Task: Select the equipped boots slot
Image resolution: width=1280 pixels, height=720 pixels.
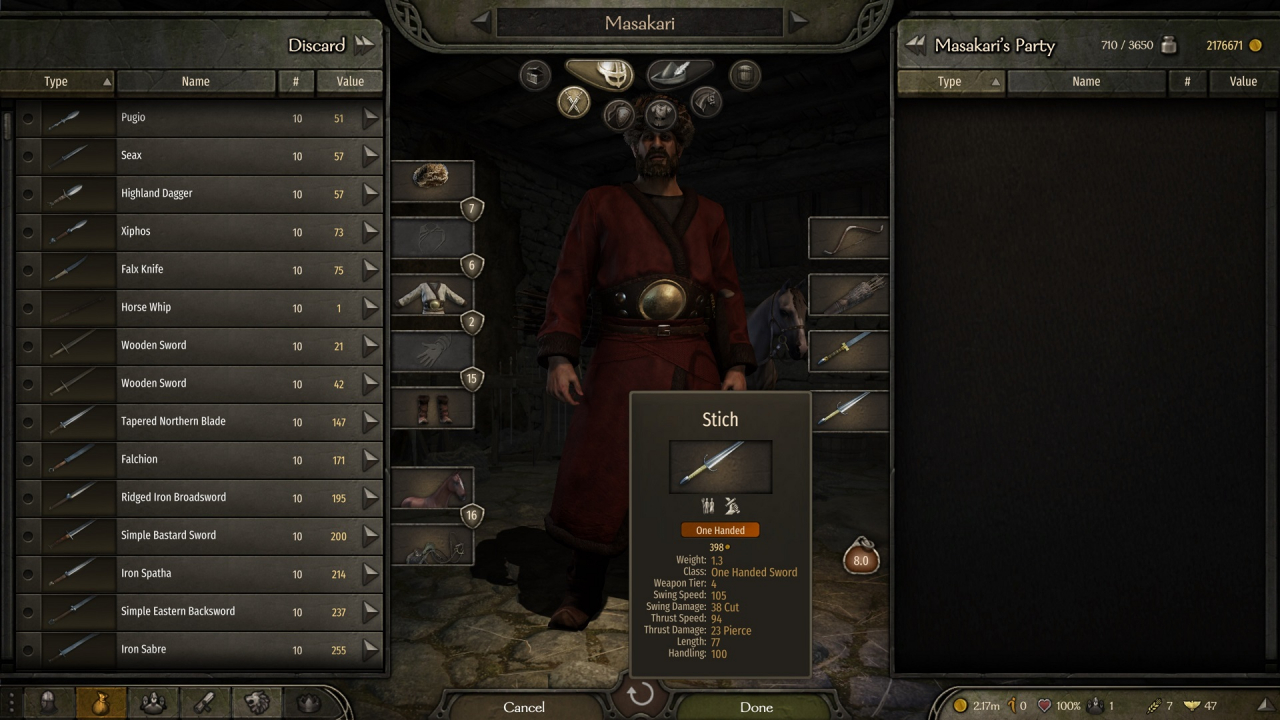Action: pyautogui.click(x=431, y=409)
